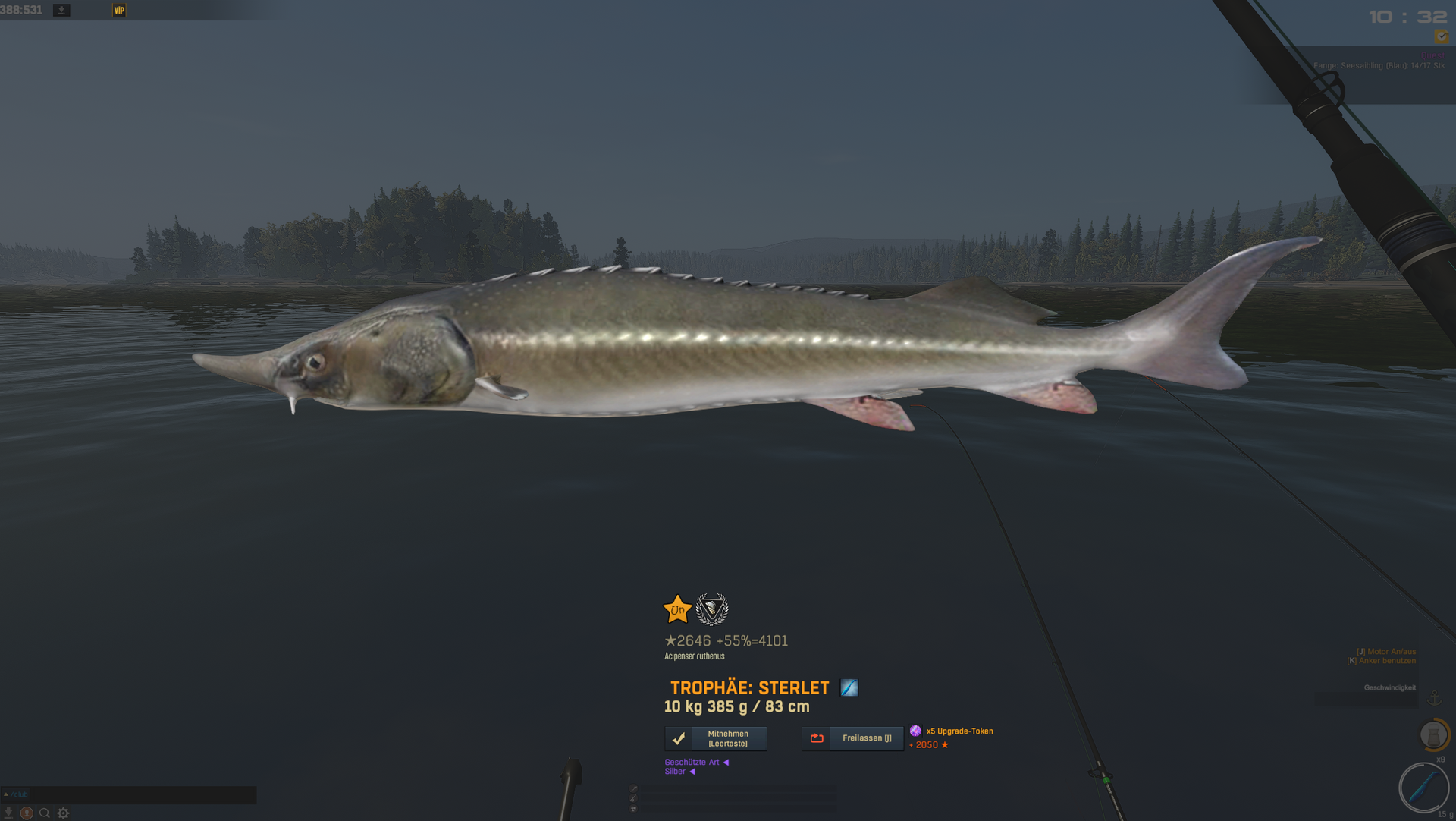This screenshot has height=821, width=1456.
Task: Toggle the boat anchor icon
Action: coord(1434,697)
